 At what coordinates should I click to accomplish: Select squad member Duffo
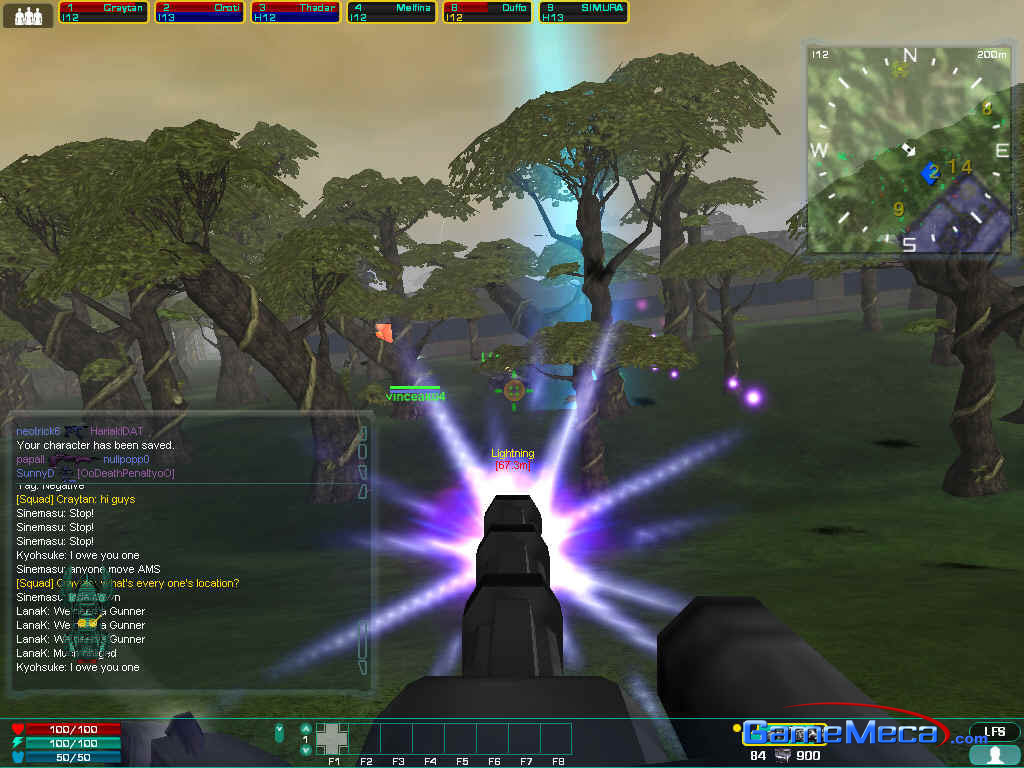tap(487, 12)
